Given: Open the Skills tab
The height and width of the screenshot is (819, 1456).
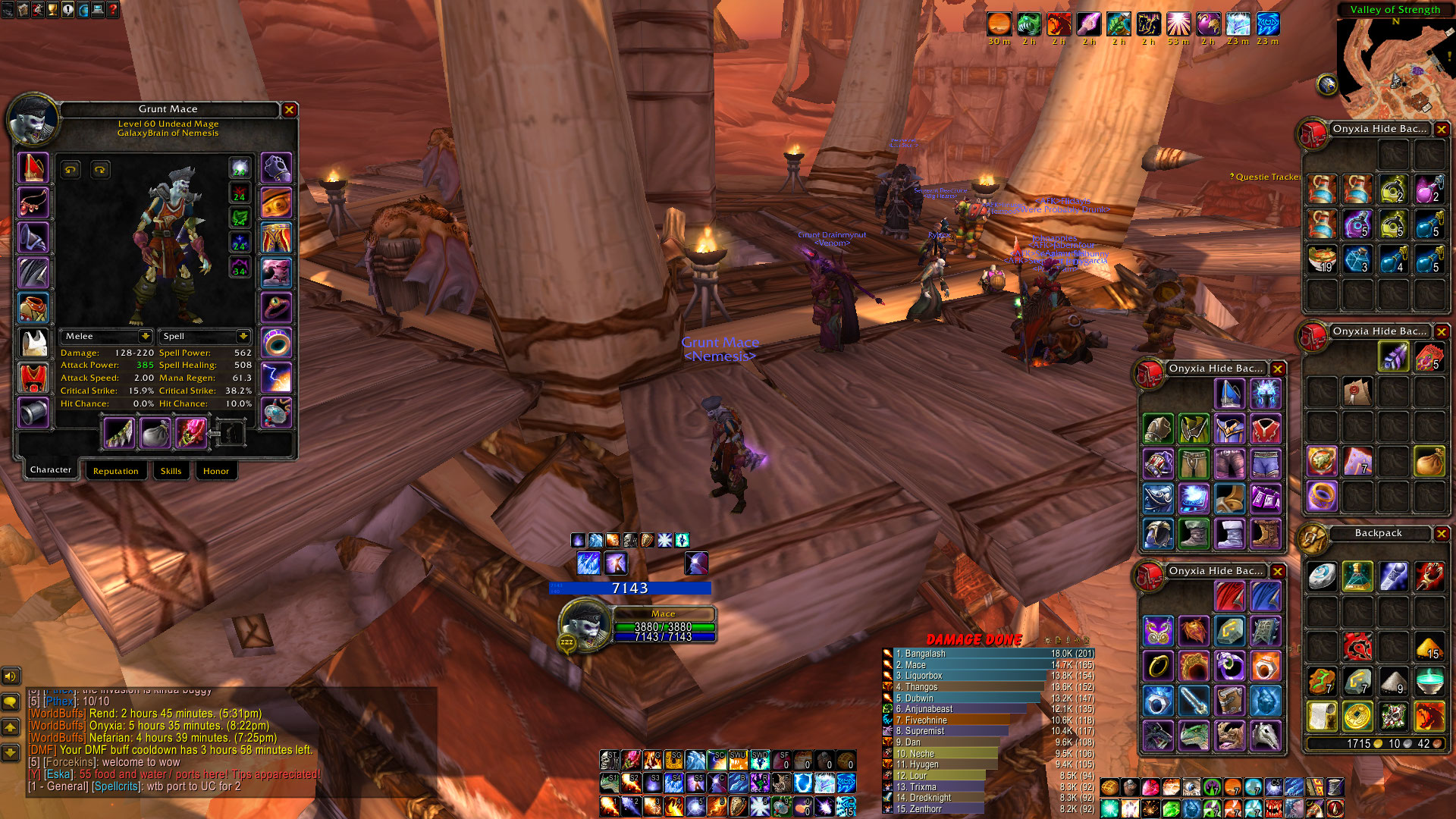Looking at the screenshot, I should point(171,471).
